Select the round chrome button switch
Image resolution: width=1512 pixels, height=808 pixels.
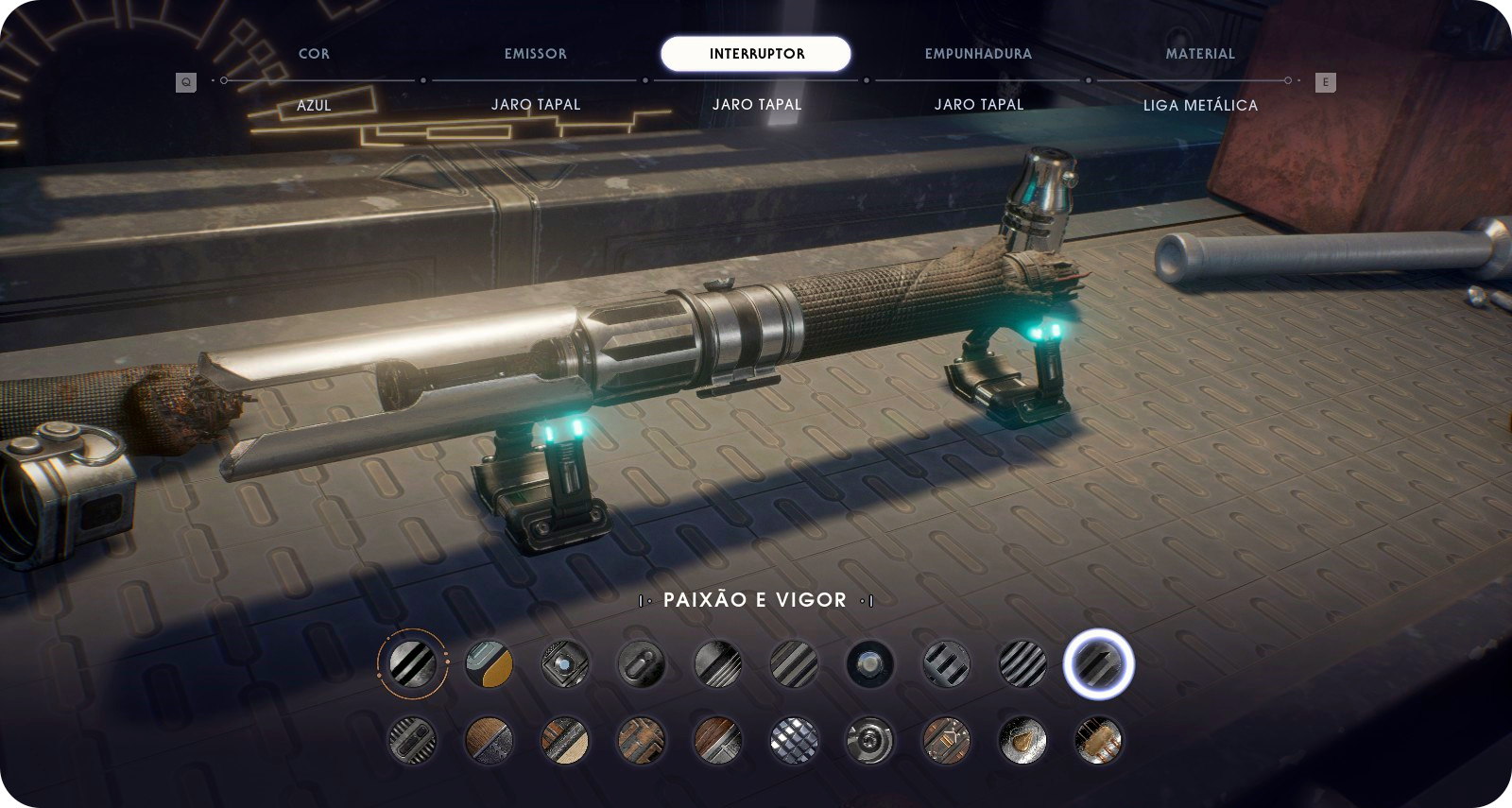[869, 663]
